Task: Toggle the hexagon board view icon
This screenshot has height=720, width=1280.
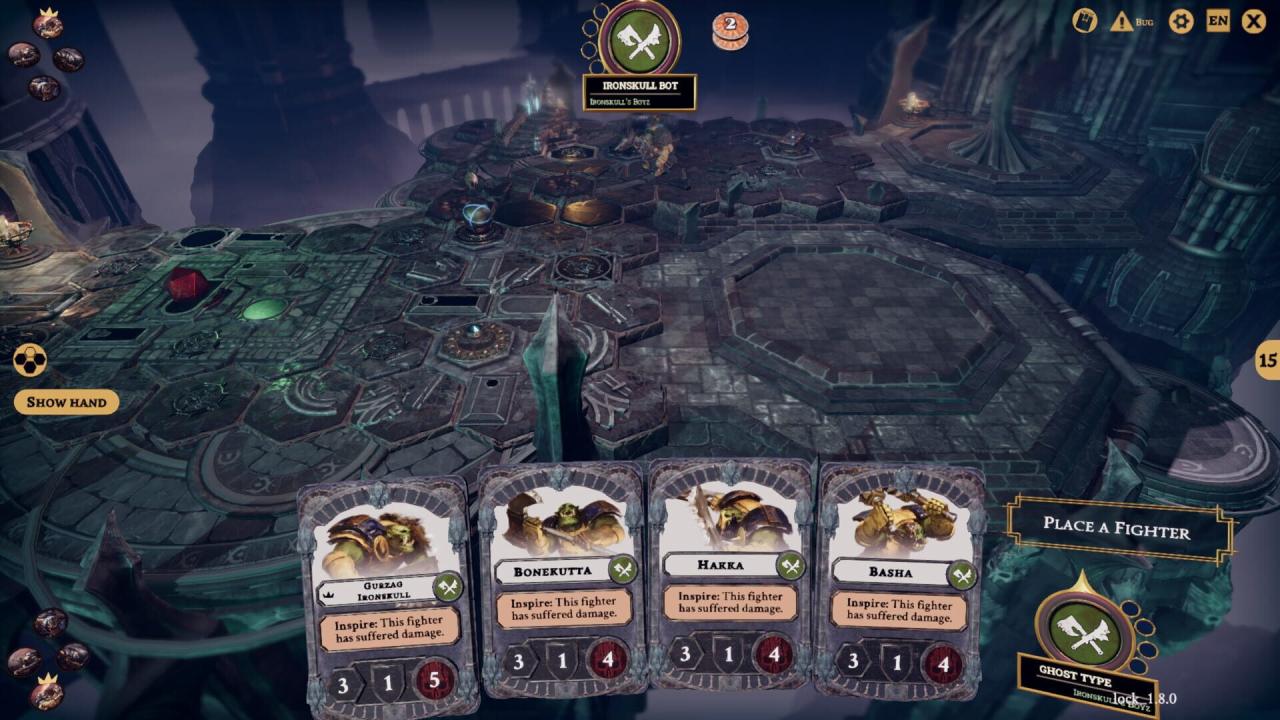Action: click(x=30, y=360)
